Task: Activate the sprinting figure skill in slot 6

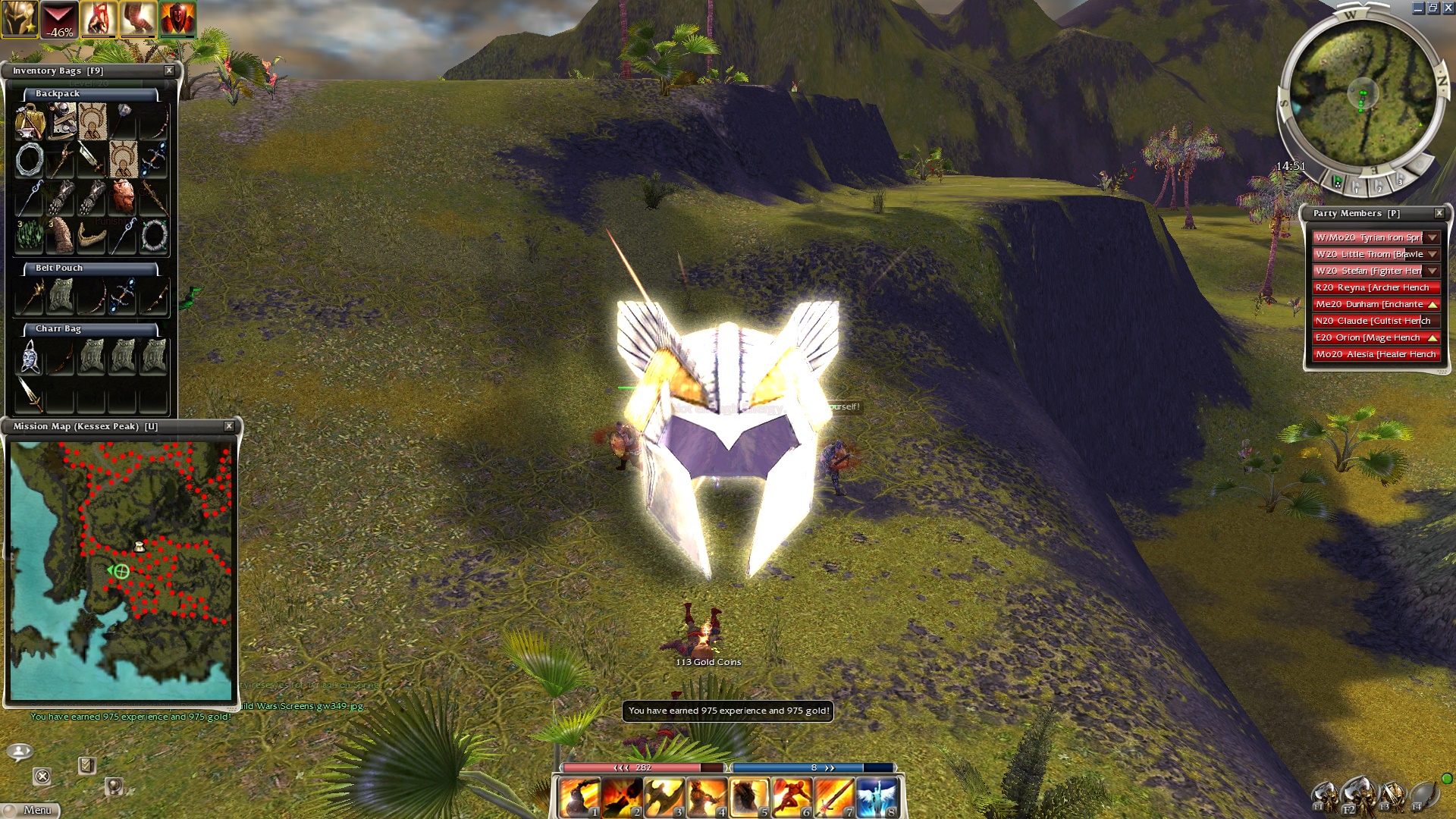Action: tap(792, 798)
